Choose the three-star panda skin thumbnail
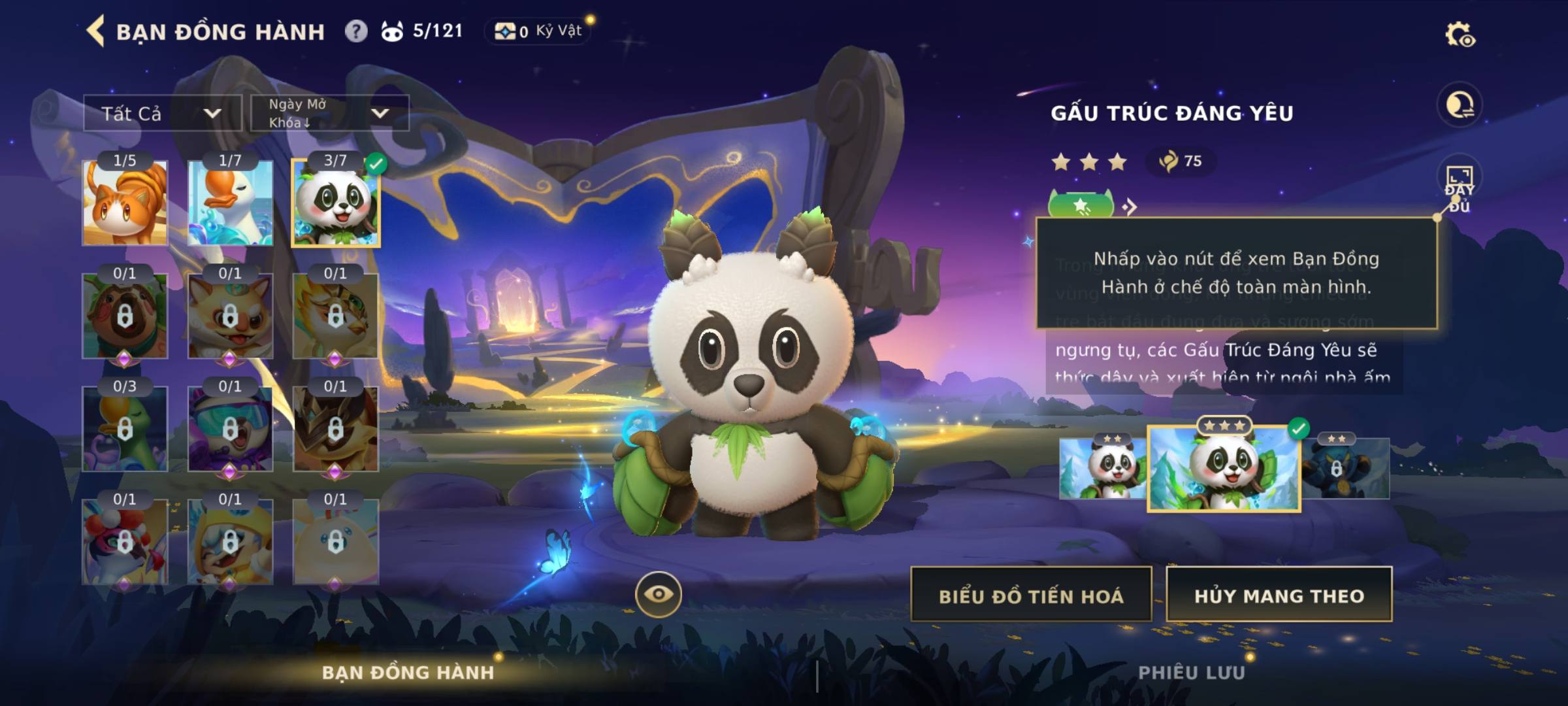 [x=1224, y=468]
